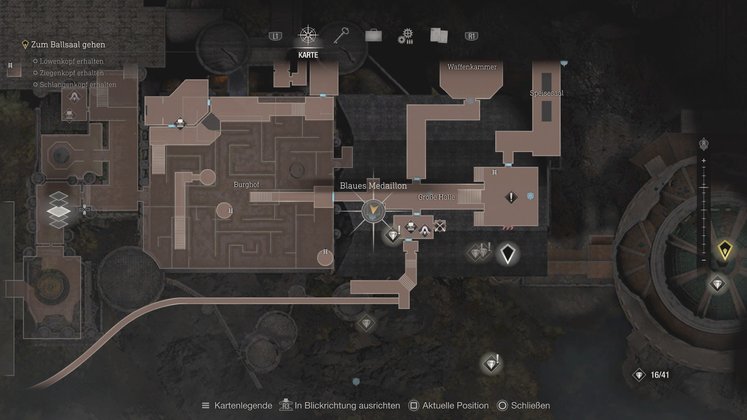Select the yellow objective marker in tower
This screenshot has width=747, height=420.
coord(725,249)
